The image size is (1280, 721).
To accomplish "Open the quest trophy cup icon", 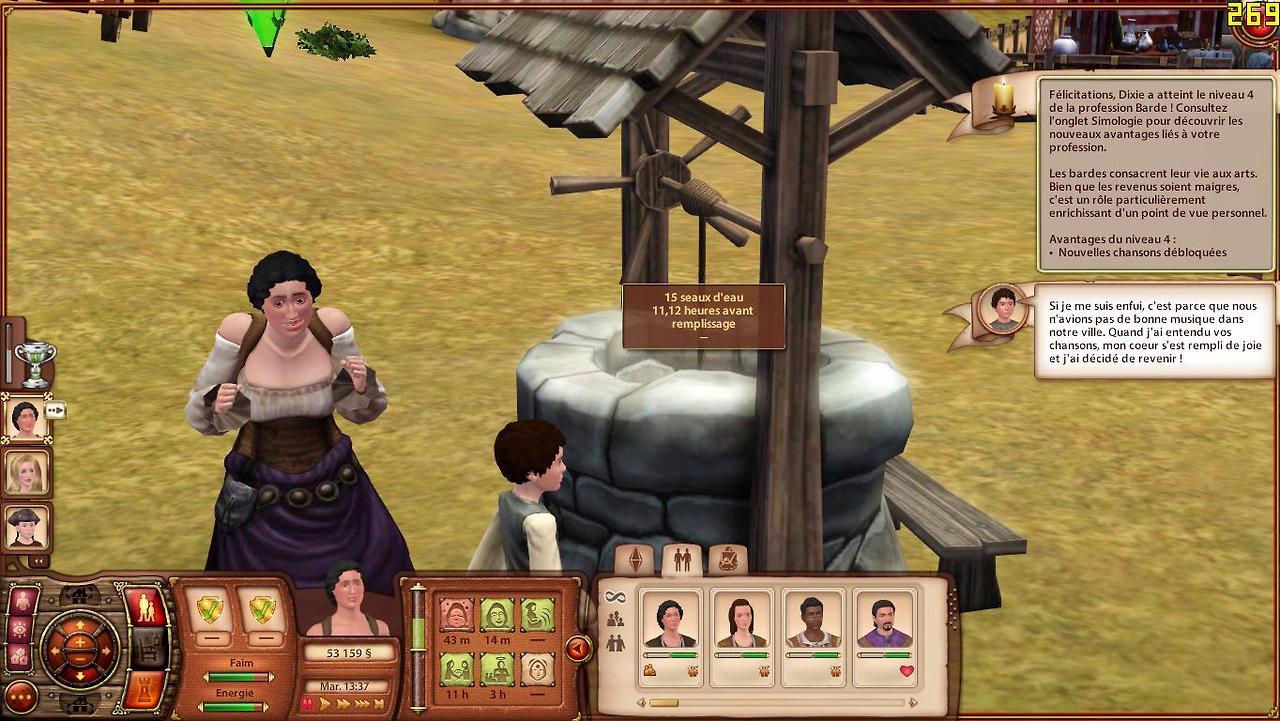I will click(x=35, y=363).
